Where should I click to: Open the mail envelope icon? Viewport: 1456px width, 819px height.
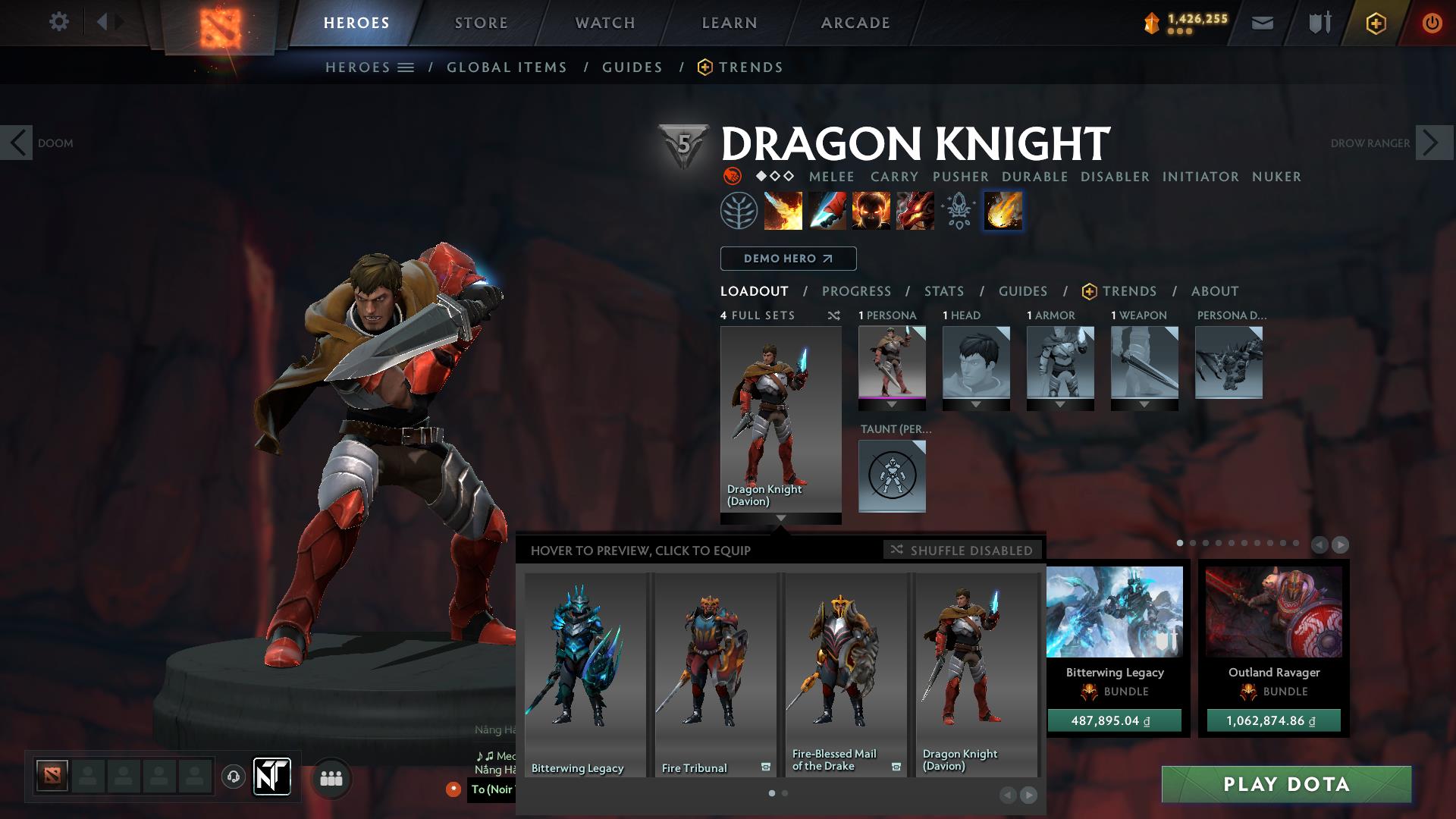pyautogui.click(x=1262, y=22)
